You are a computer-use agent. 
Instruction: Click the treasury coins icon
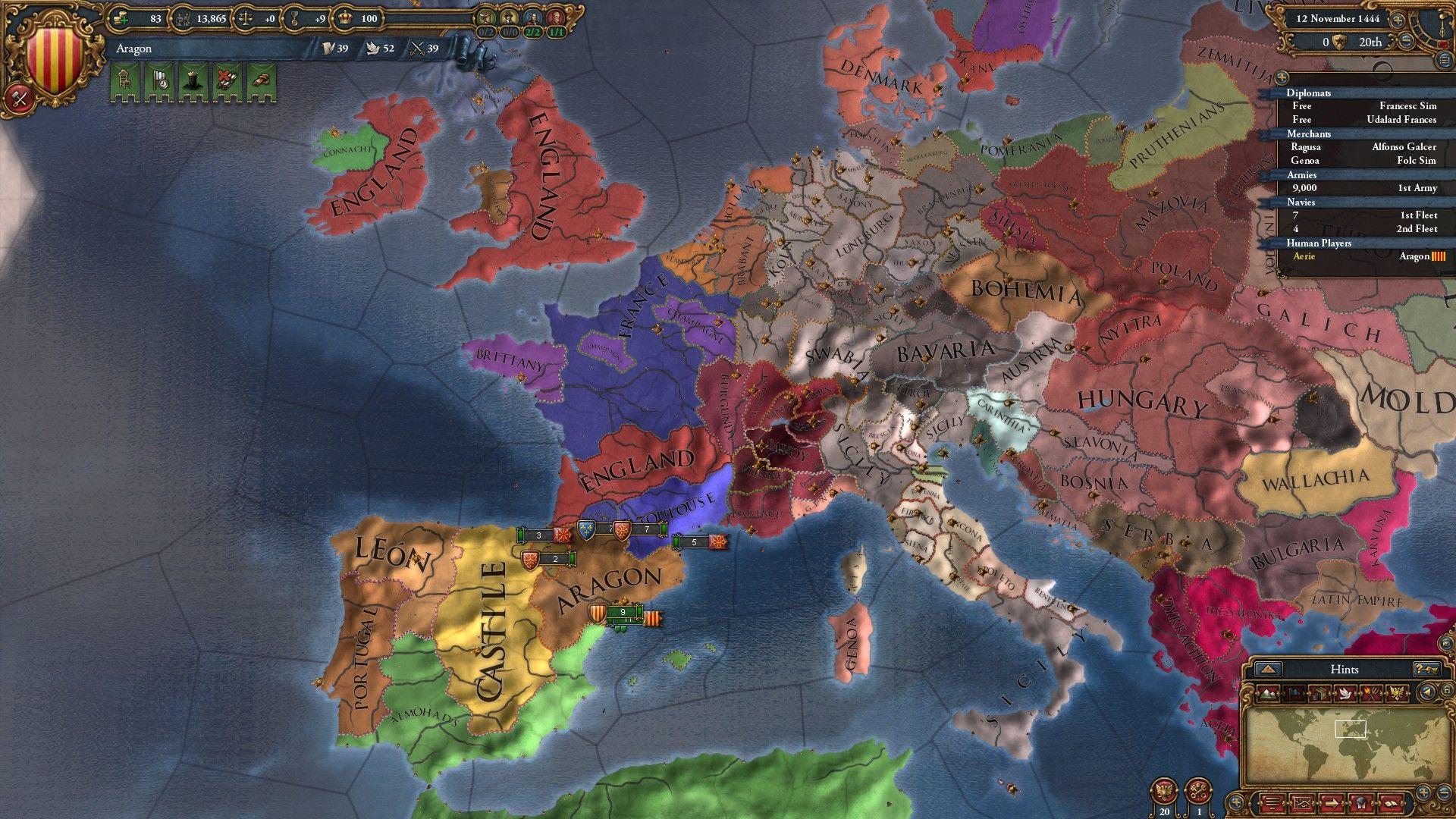tap(121, 19)
